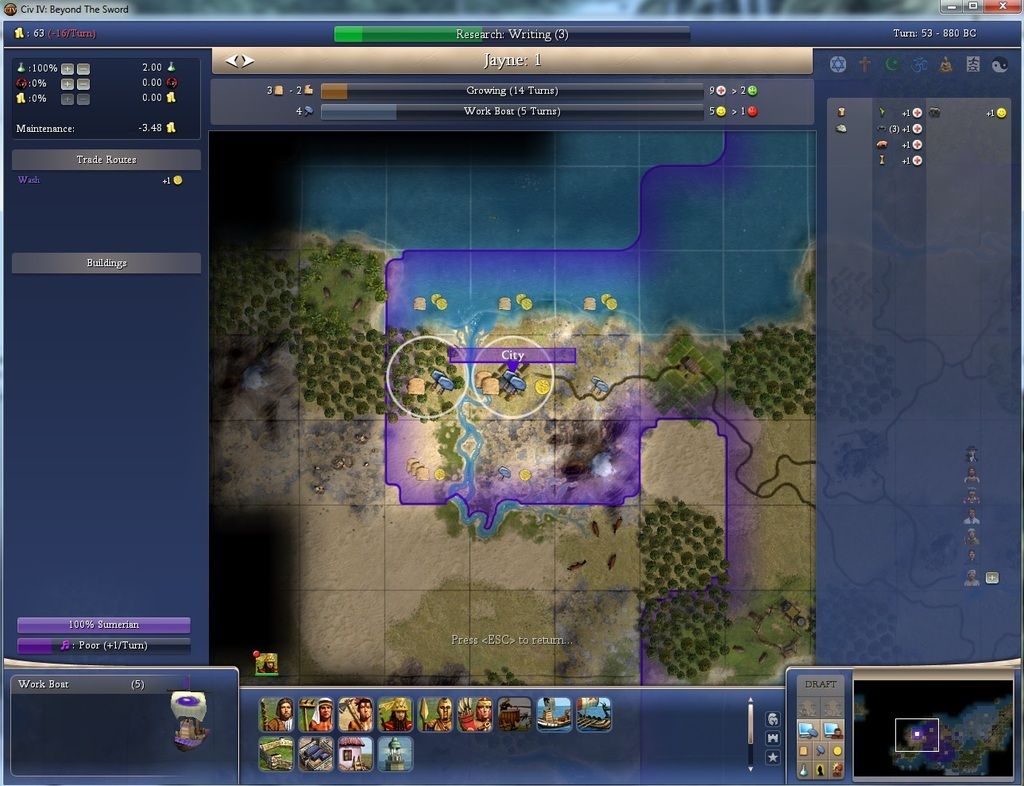The height and width of the screenshot is (786, 1024).
Task: Cycle to the next city with the right arrow
Action: 247,61
